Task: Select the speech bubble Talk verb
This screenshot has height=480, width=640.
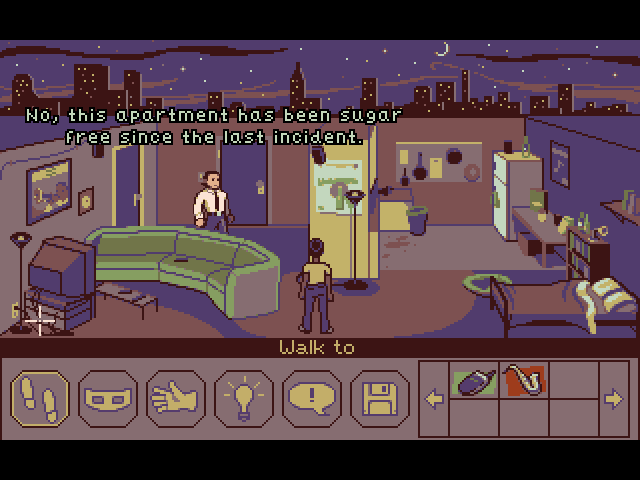Action: coord(311,399)
